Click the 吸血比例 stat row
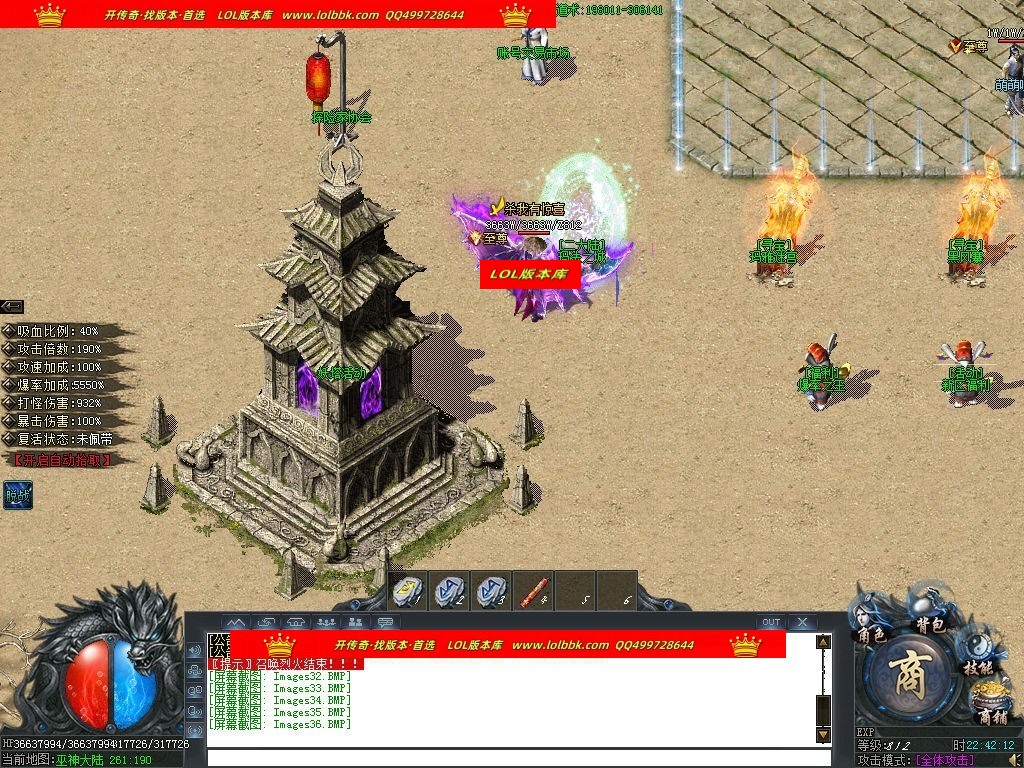Image resolution: width=1024 pixels, height=768 pixels. click(x=62, y=331)
